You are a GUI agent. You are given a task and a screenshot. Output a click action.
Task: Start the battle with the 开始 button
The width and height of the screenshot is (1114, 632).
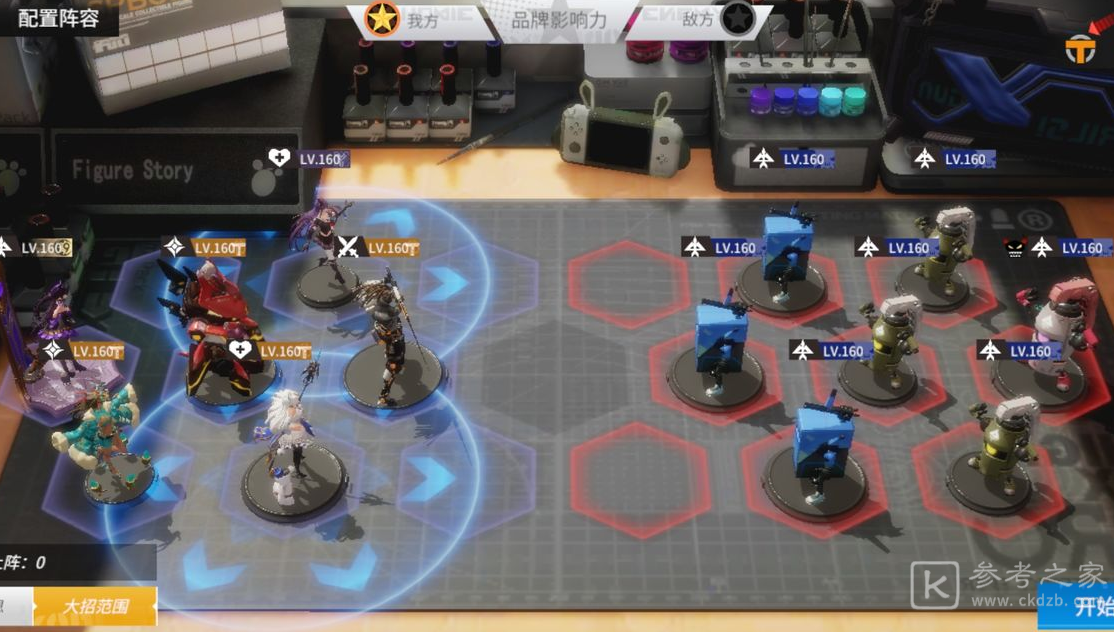pyautogui.click(x=1090, y=605)
